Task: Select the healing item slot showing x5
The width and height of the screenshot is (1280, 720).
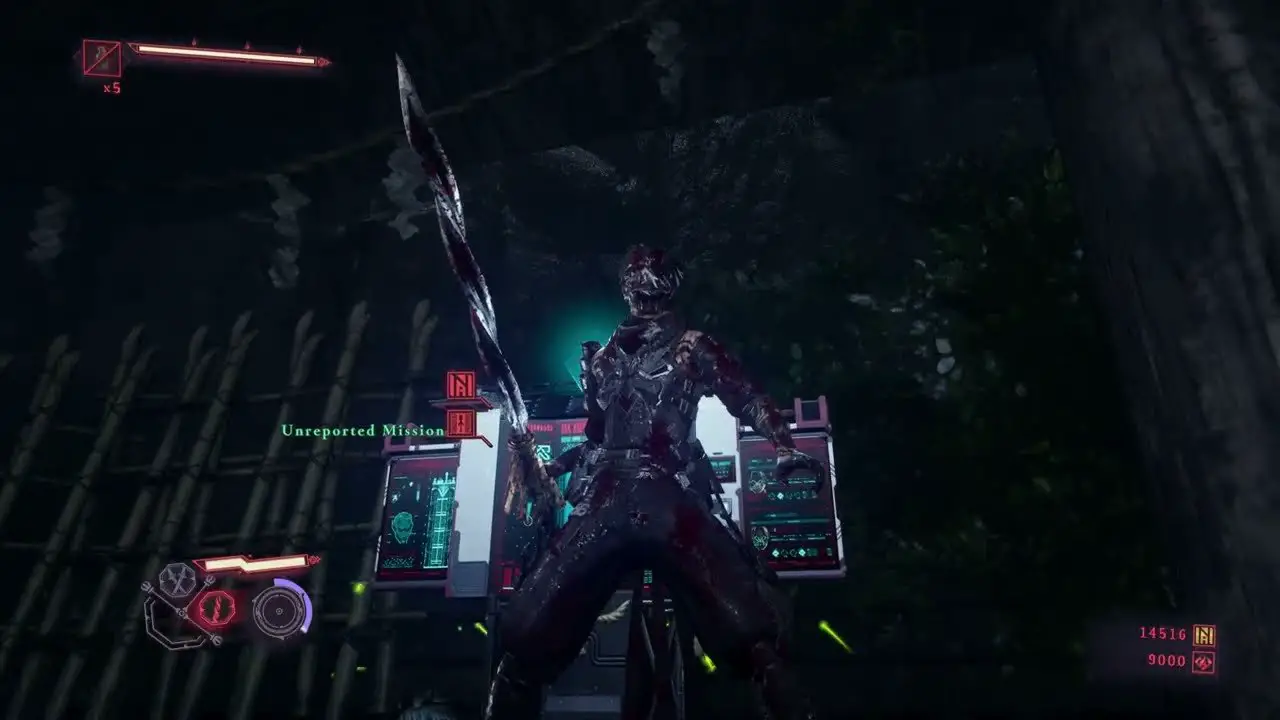Action: 102,59
